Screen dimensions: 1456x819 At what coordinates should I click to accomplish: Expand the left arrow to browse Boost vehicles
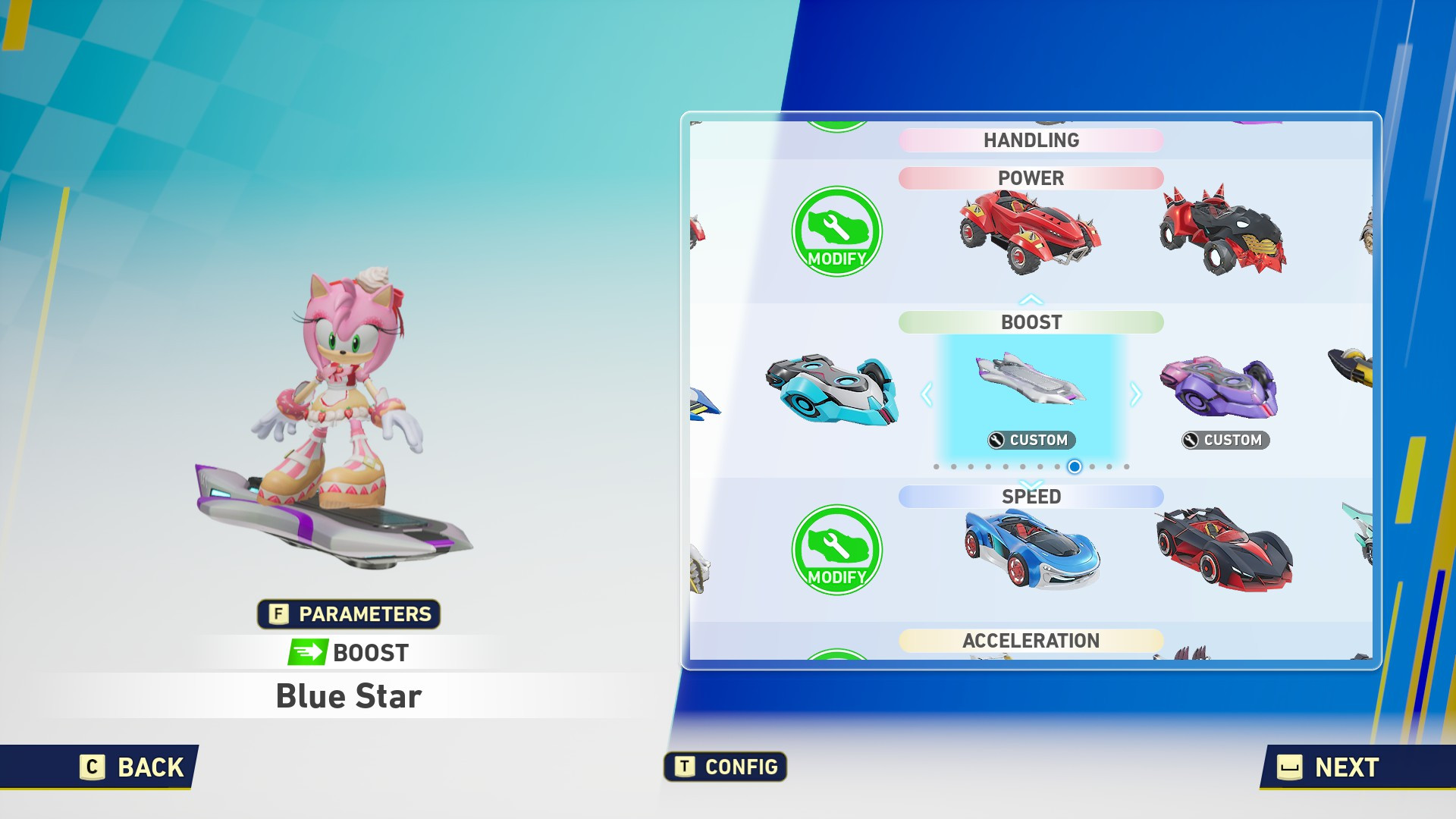pyautogui.click(x=926, y=392)
